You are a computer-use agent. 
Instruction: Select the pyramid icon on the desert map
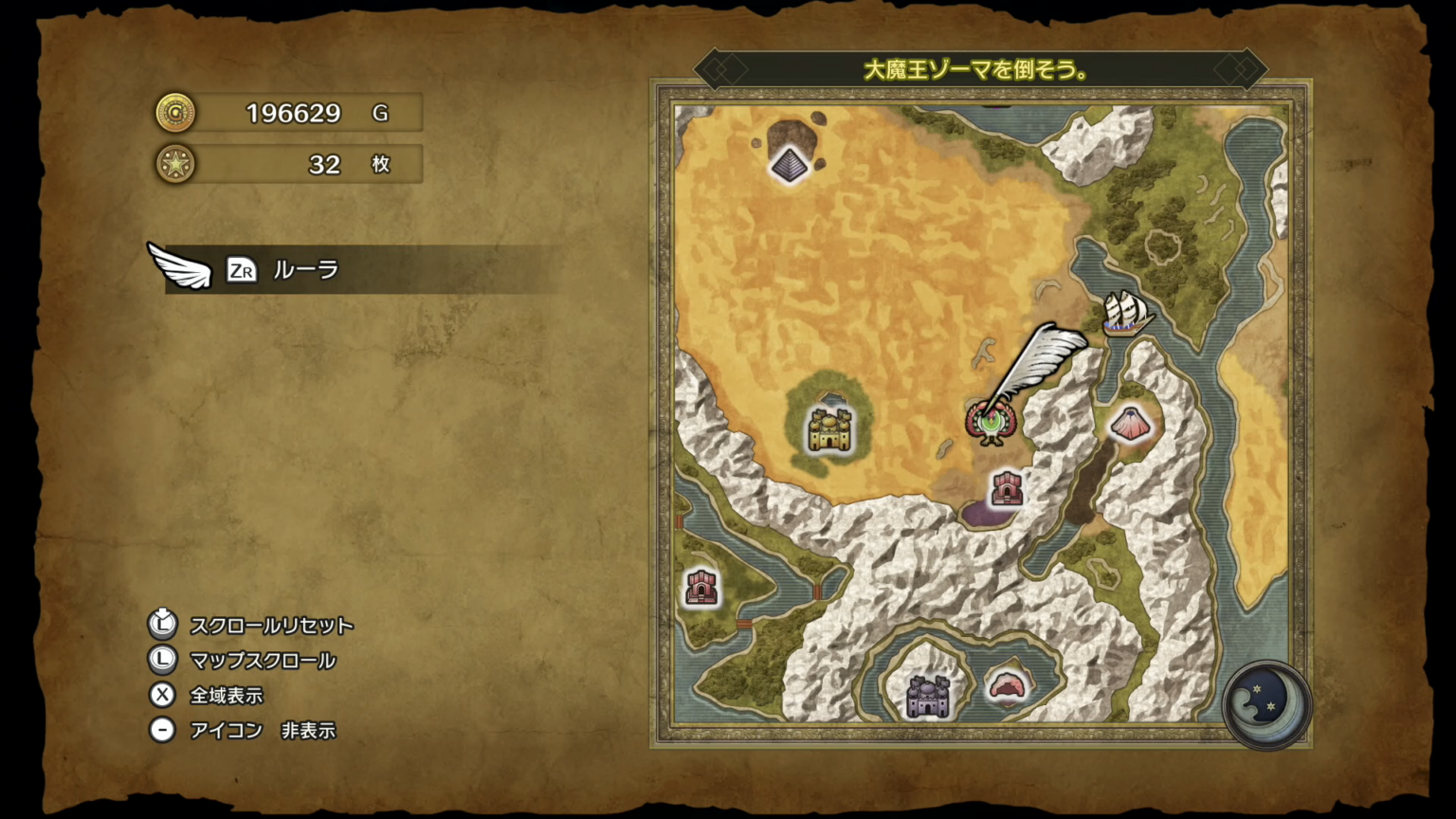pos(790,163)
